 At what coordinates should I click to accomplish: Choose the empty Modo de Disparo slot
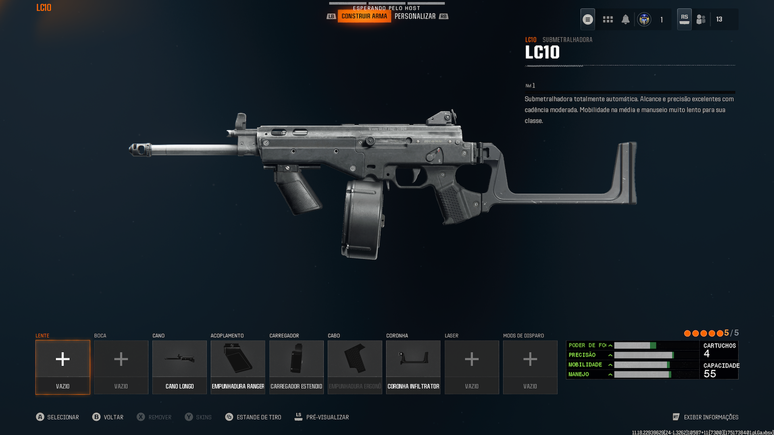click(x=530, y=366)
